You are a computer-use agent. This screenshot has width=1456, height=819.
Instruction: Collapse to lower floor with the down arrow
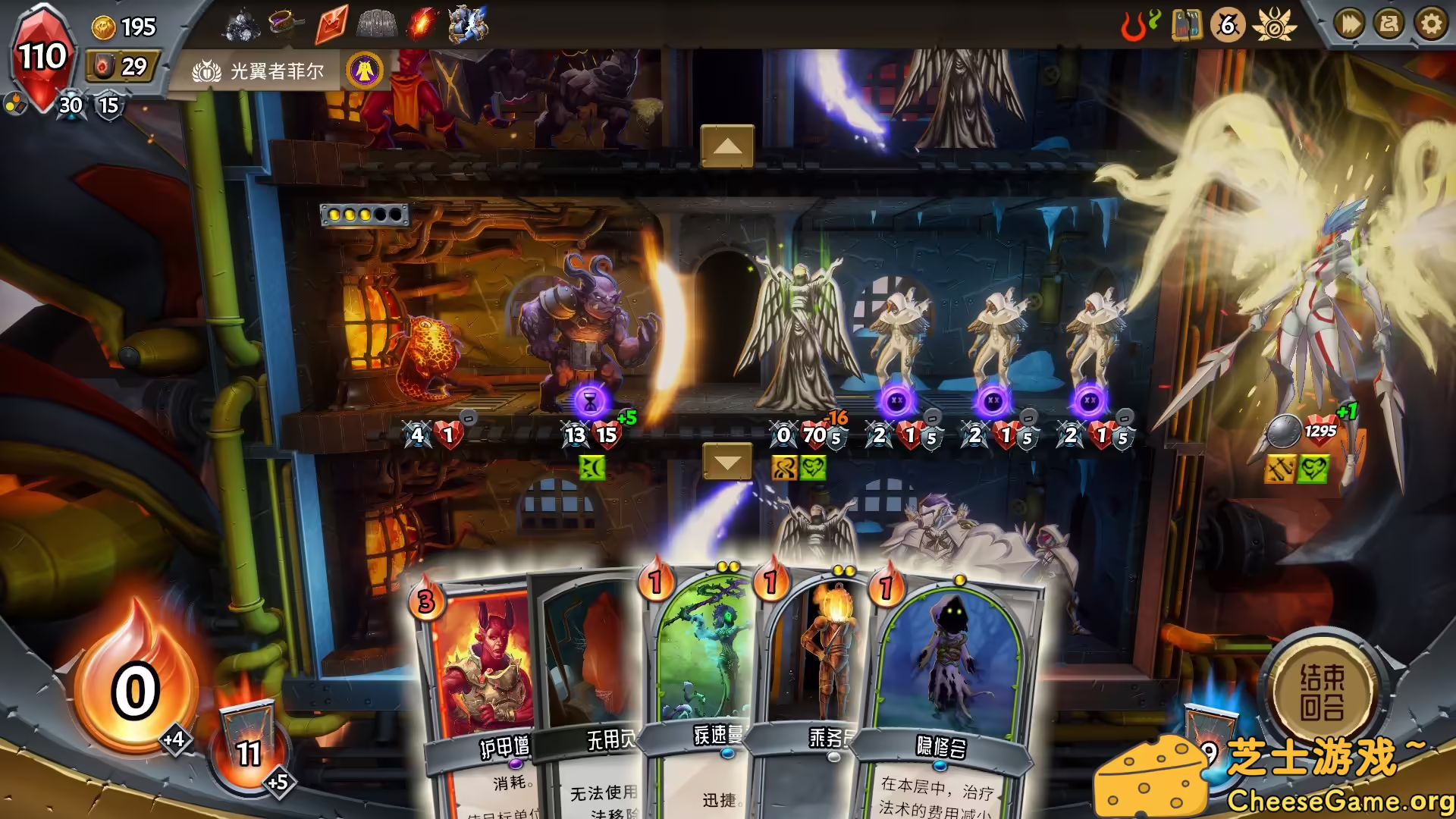tap(727, 460)
